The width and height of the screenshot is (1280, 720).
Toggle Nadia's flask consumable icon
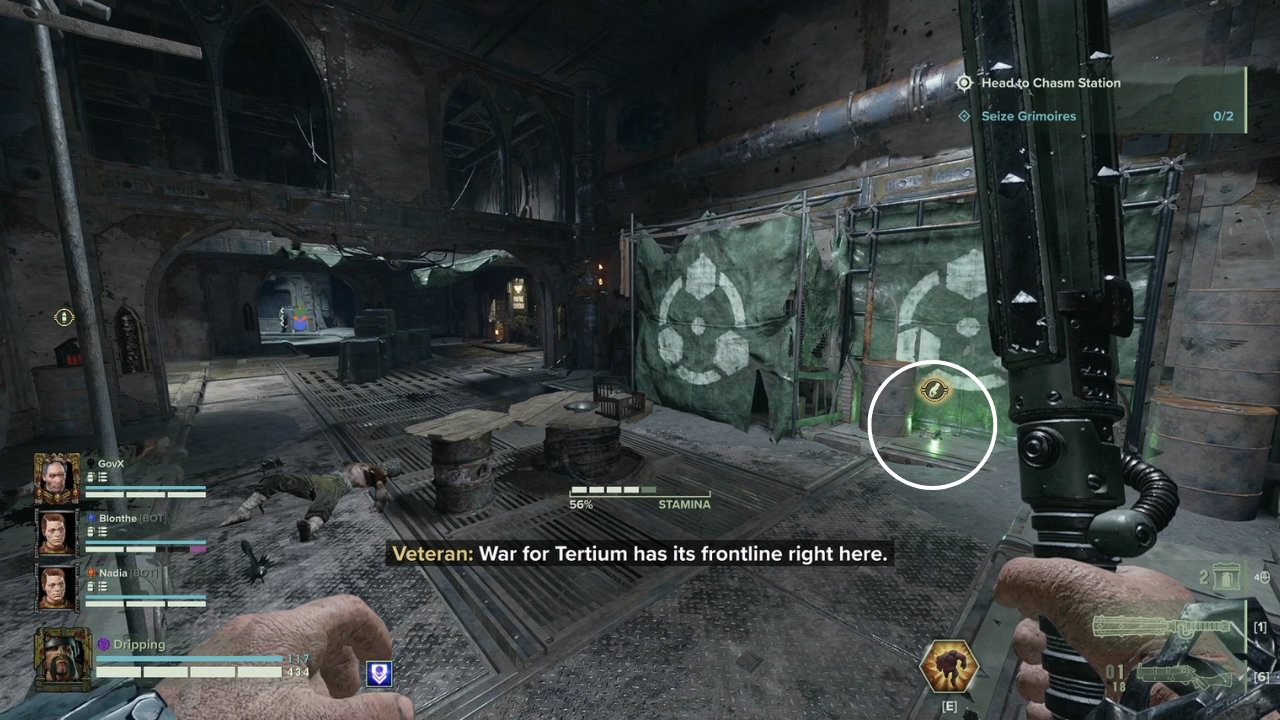point(90,587)
